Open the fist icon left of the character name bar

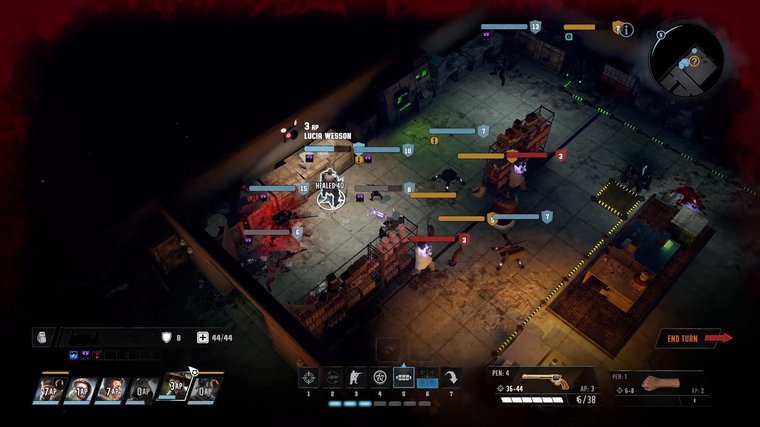pos(41,339)
